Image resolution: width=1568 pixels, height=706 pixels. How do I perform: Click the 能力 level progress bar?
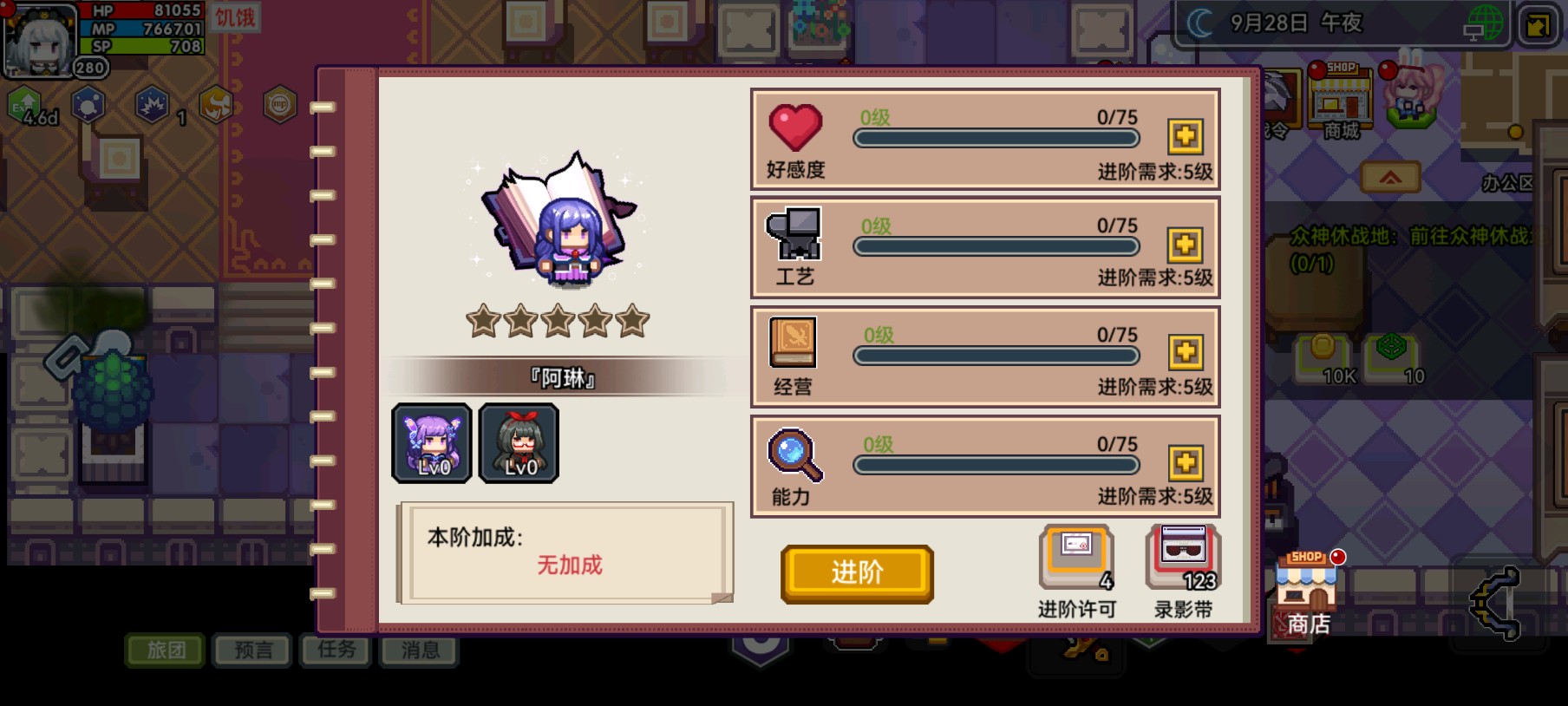(996, 465)
